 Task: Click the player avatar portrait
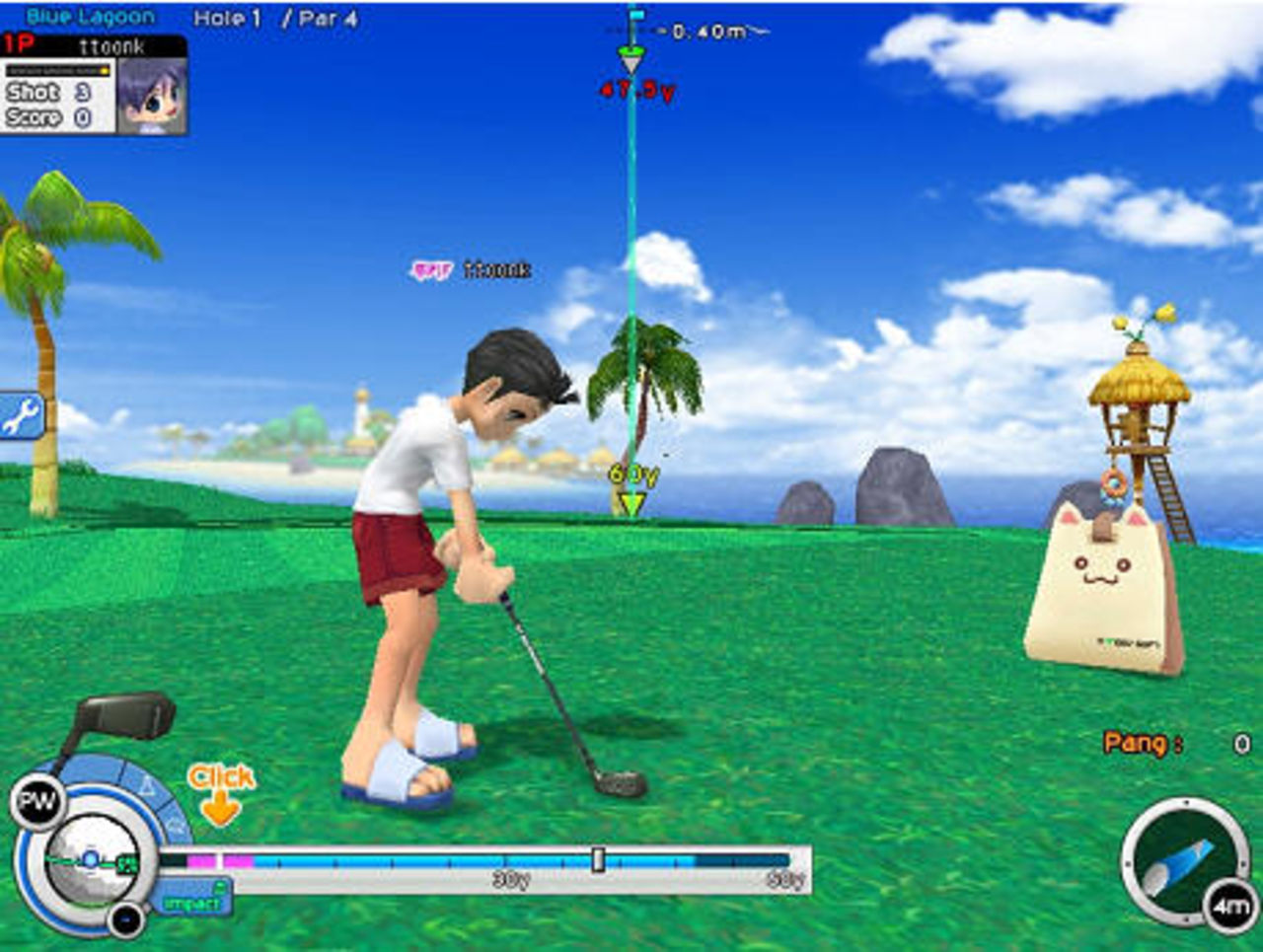click(151, 96)
